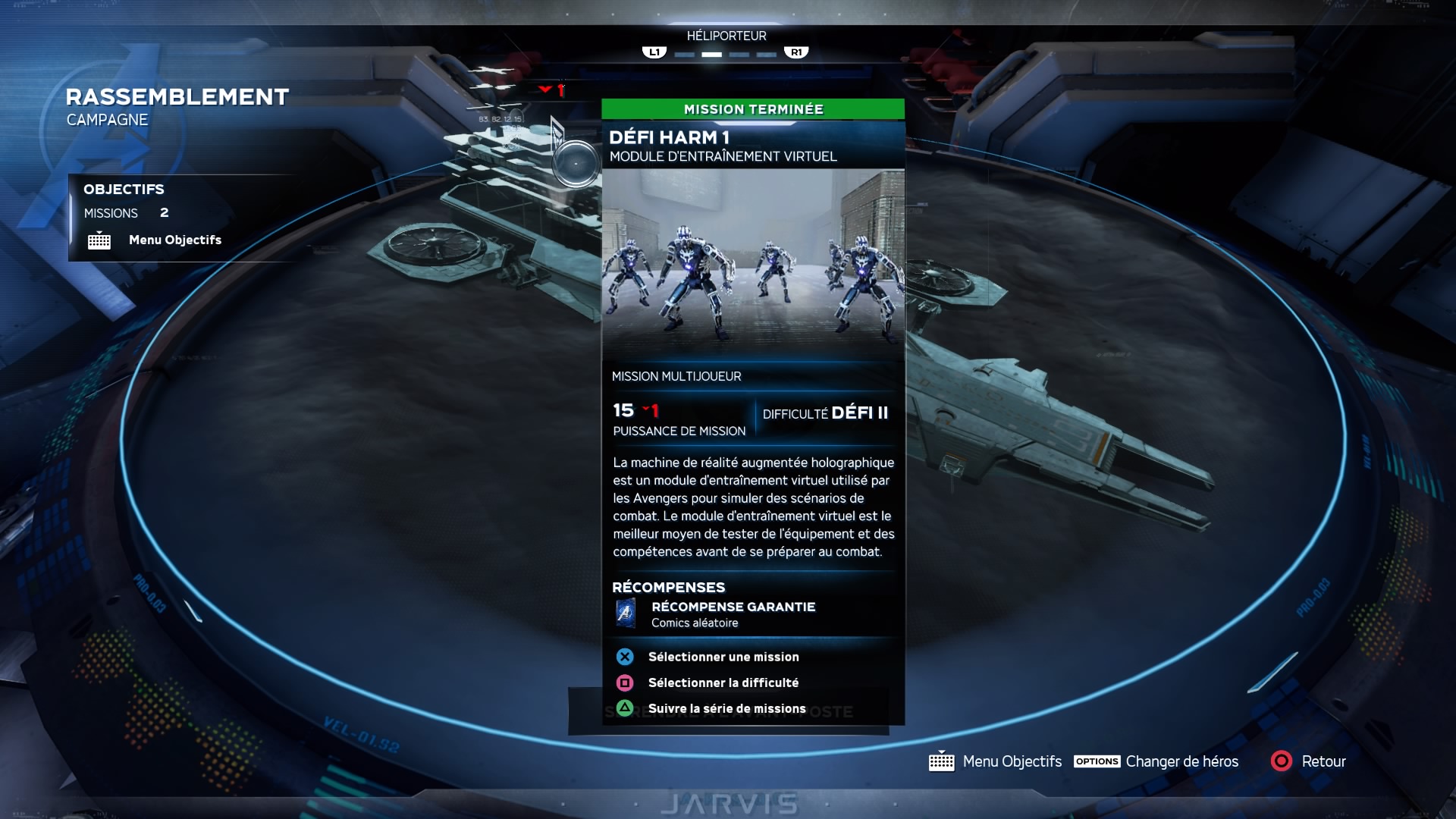Open the Missions count row under Objectifs
This screenshot has height=819, width=1456.
(126, 213)
